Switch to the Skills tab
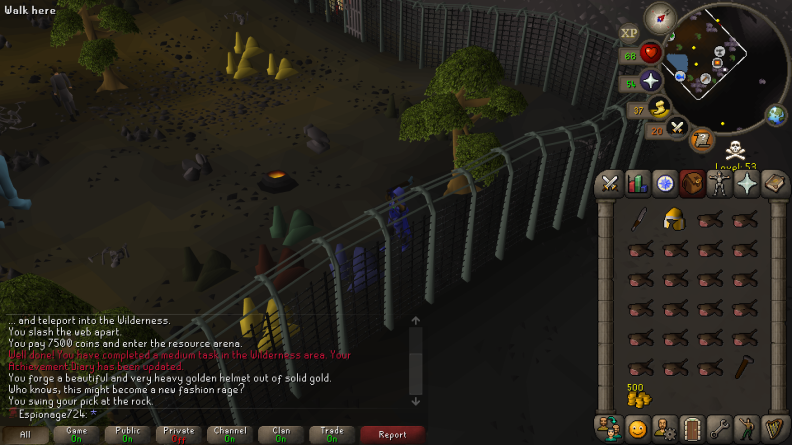Image resolution: width=792 pixels, height=445 pixels. (x=637, y=184)
